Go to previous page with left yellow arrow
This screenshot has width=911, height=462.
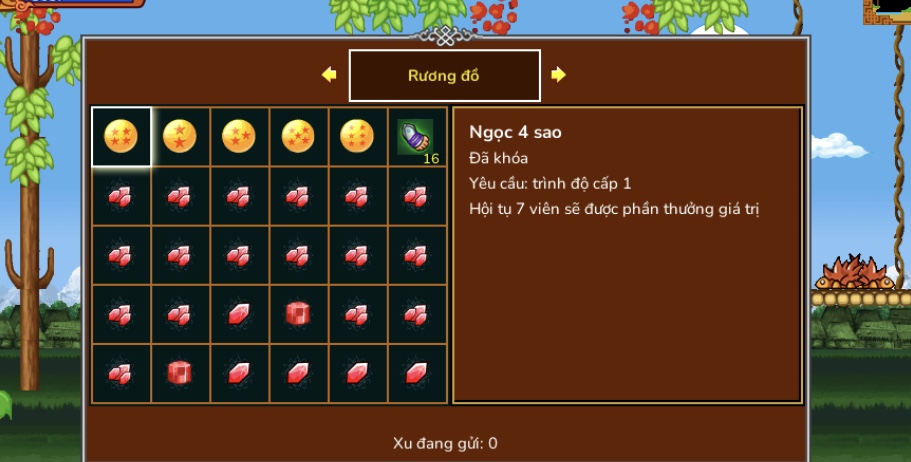[329, 75]
